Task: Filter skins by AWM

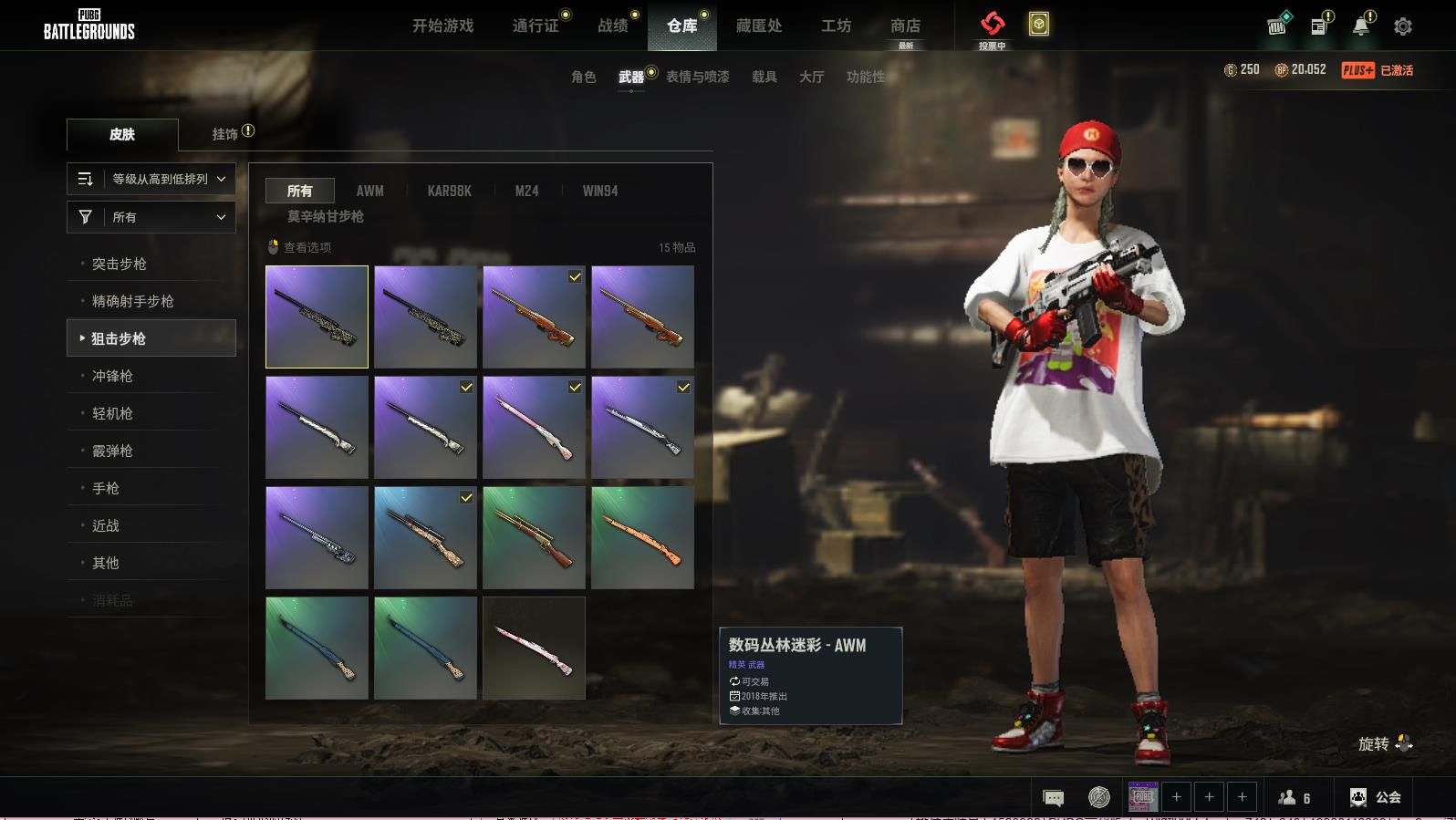Action: pos(369,191)
